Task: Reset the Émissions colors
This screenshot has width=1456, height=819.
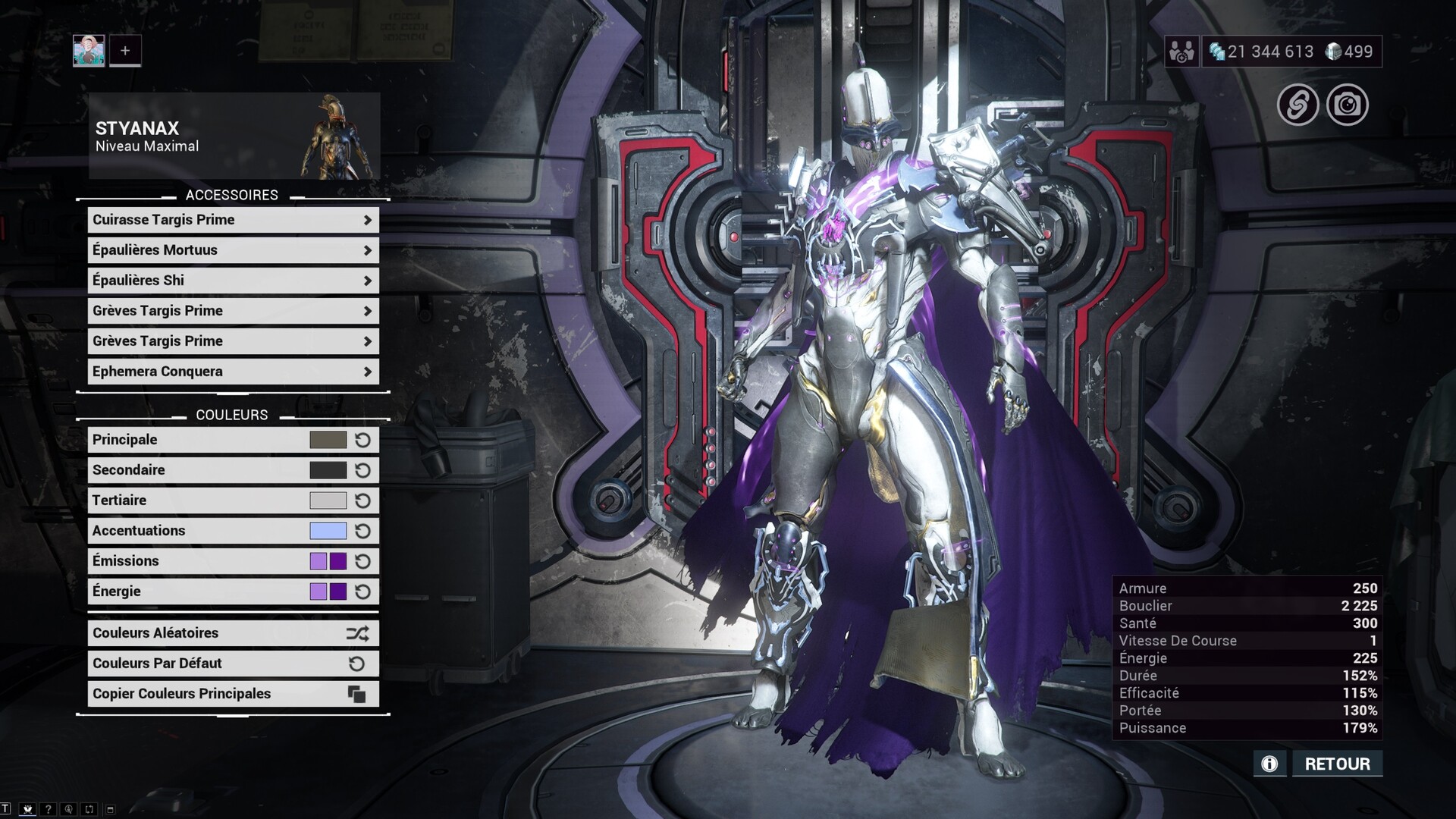Action: point(362,561)
